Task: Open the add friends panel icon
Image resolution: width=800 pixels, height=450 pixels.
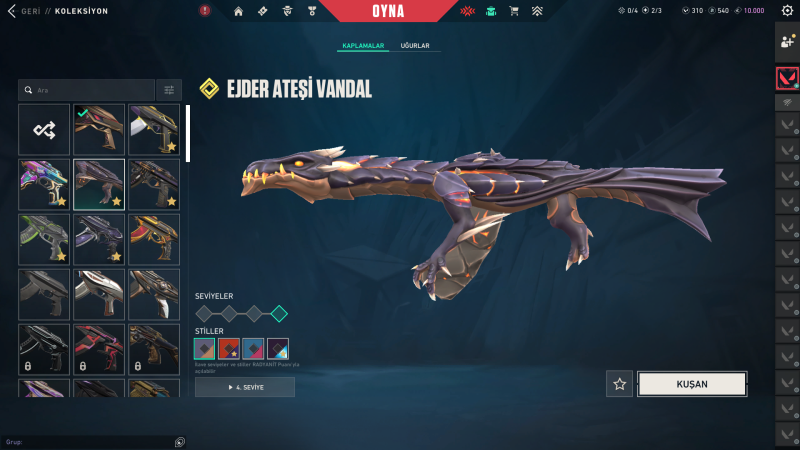Action: pos(787,41)
